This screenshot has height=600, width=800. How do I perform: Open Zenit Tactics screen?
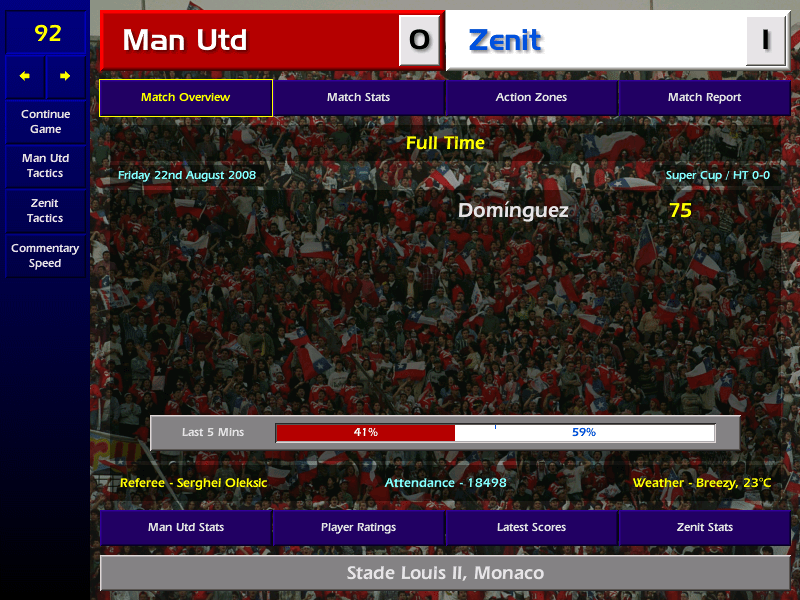click(45, 210)
